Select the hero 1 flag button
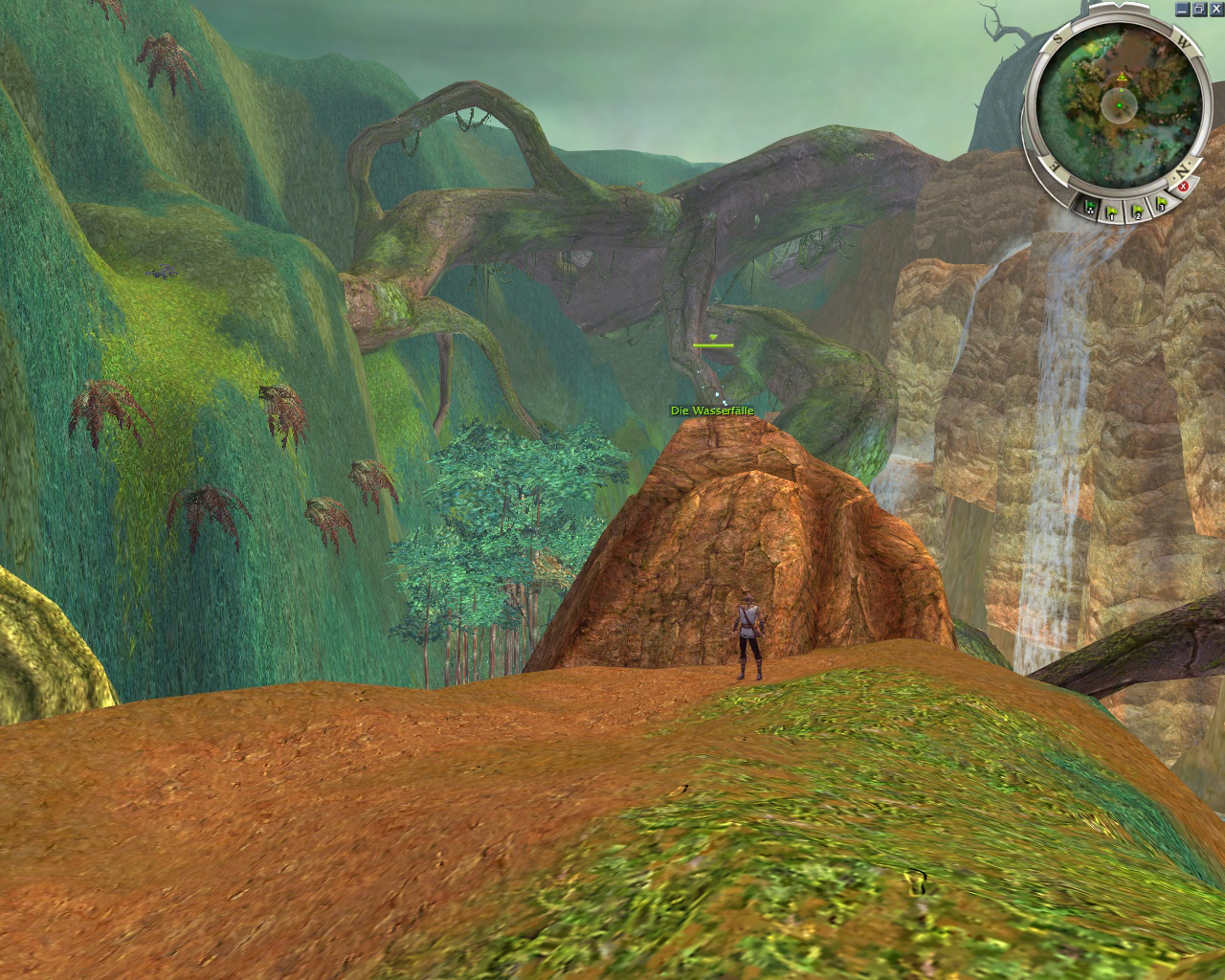 point(1113,212)
